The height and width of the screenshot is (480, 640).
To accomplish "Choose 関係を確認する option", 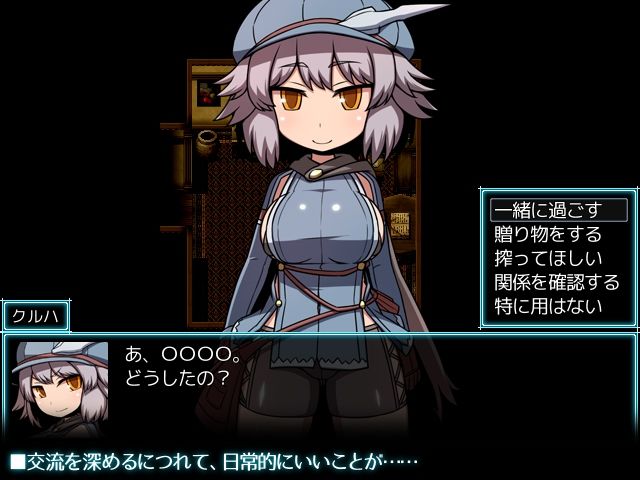I will point(556,281).
